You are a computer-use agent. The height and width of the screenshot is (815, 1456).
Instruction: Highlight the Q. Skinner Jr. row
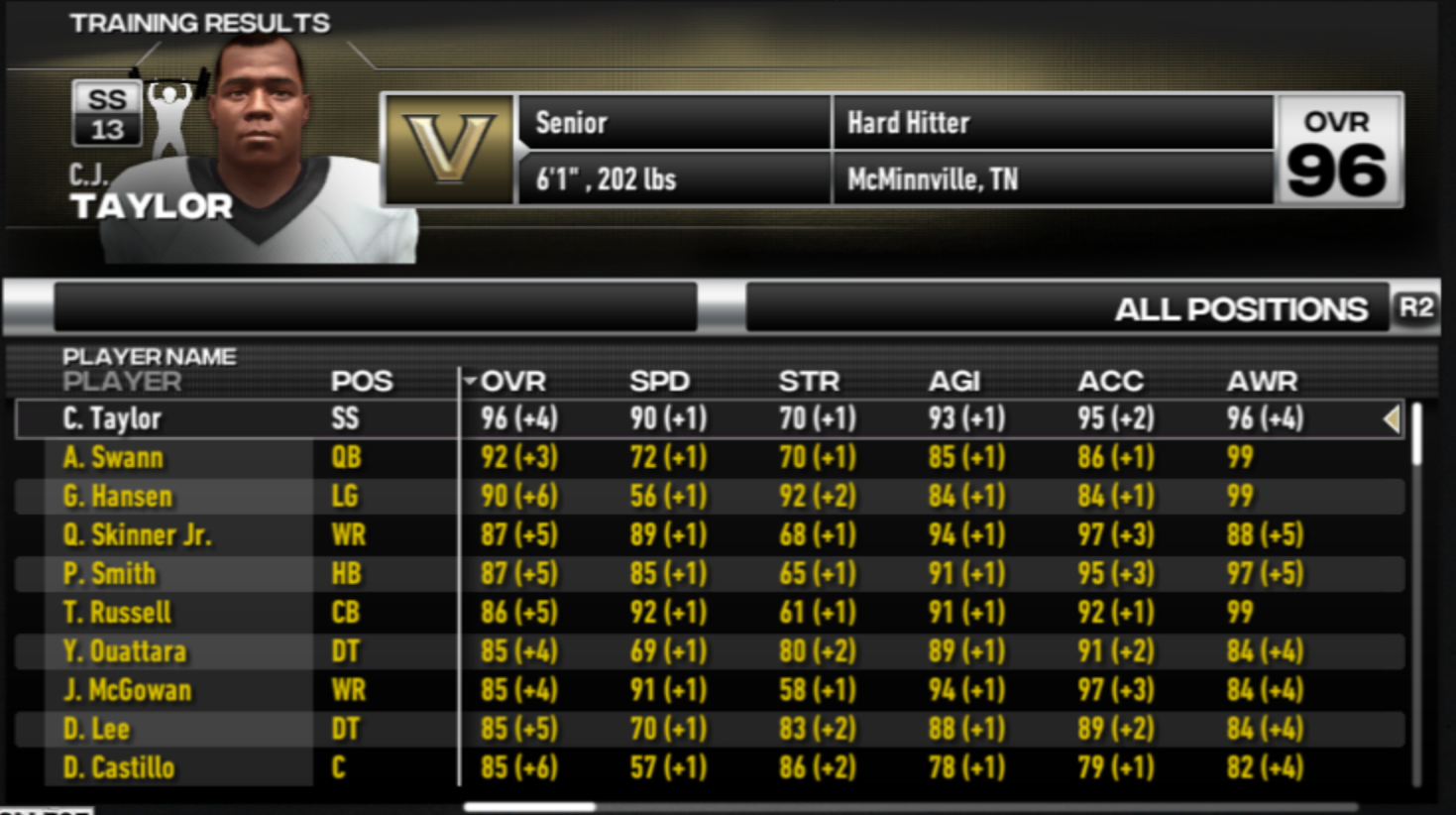click(x=137, y=535)
